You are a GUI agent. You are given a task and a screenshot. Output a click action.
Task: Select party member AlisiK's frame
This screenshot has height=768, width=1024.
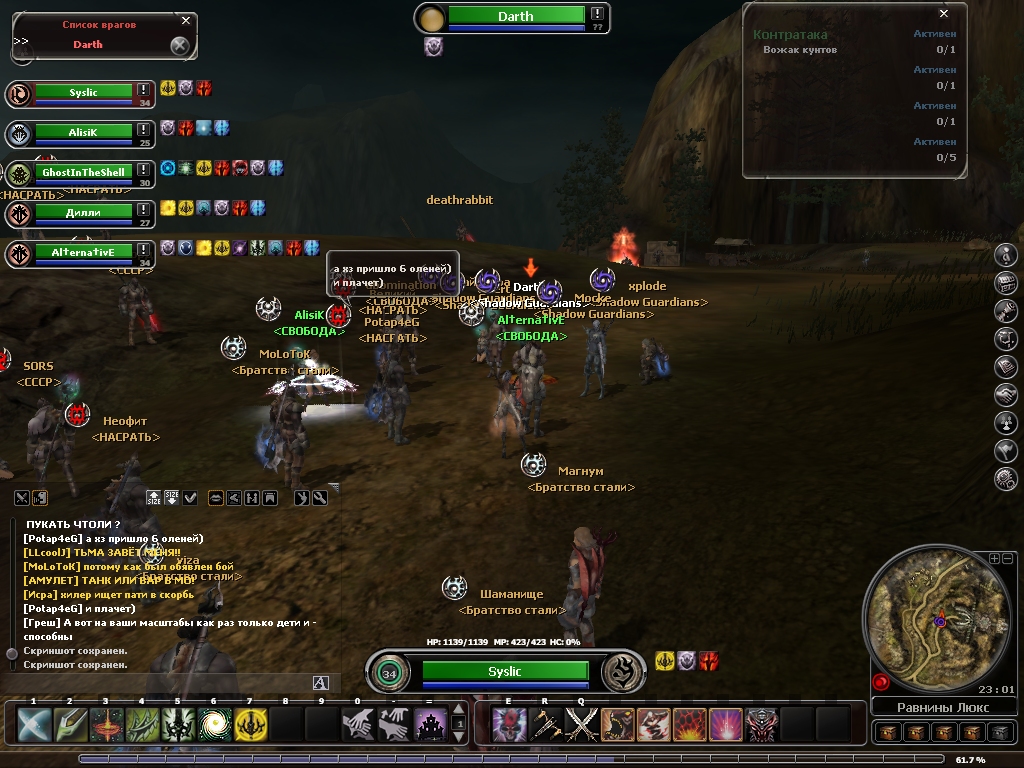(x=83, y=132)
